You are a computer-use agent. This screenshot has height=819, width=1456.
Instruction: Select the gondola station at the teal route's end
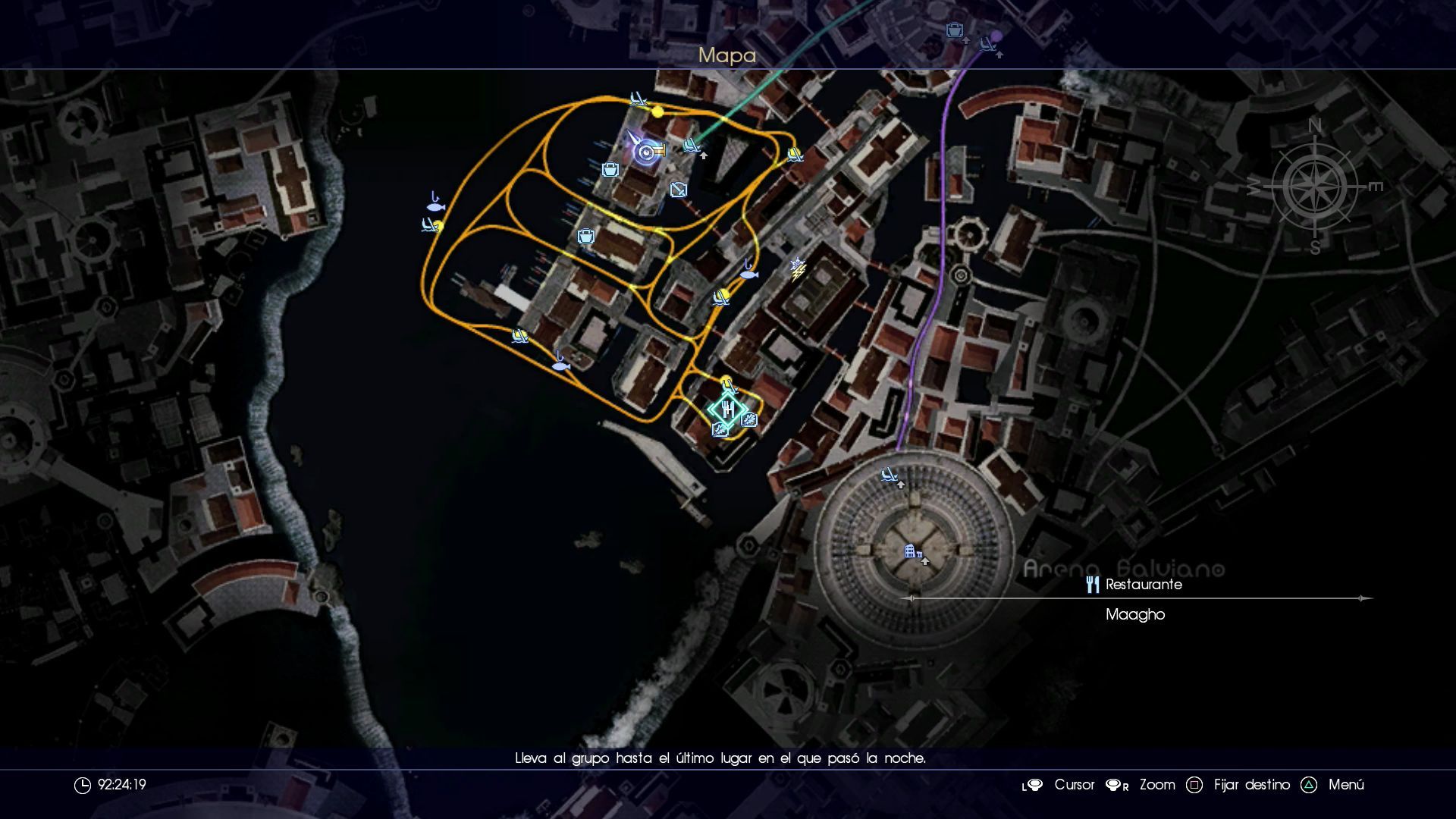point(691,145)
